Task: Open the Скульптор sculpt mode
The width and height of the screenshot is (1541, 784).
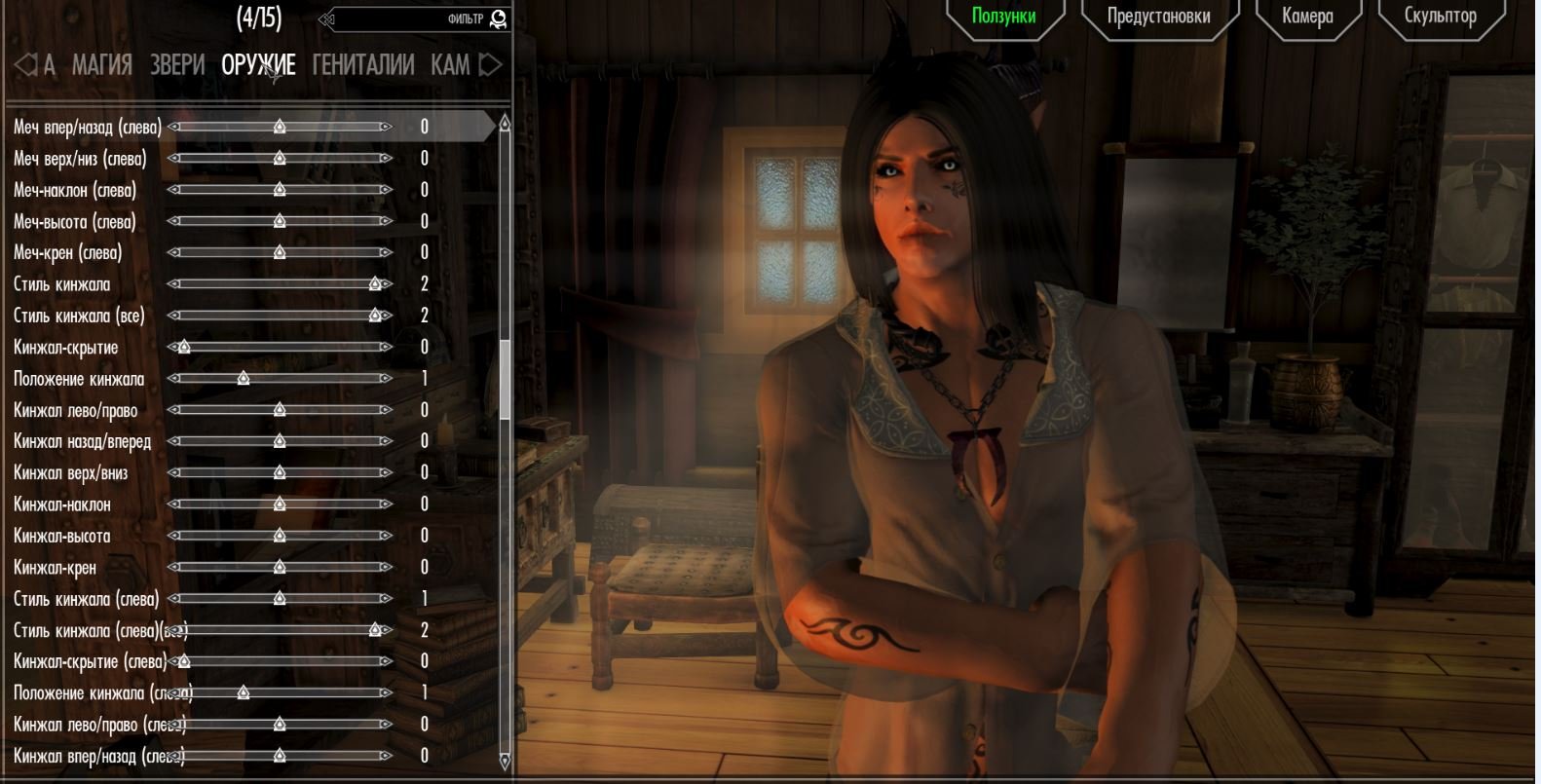Action: pos(1440,17)
